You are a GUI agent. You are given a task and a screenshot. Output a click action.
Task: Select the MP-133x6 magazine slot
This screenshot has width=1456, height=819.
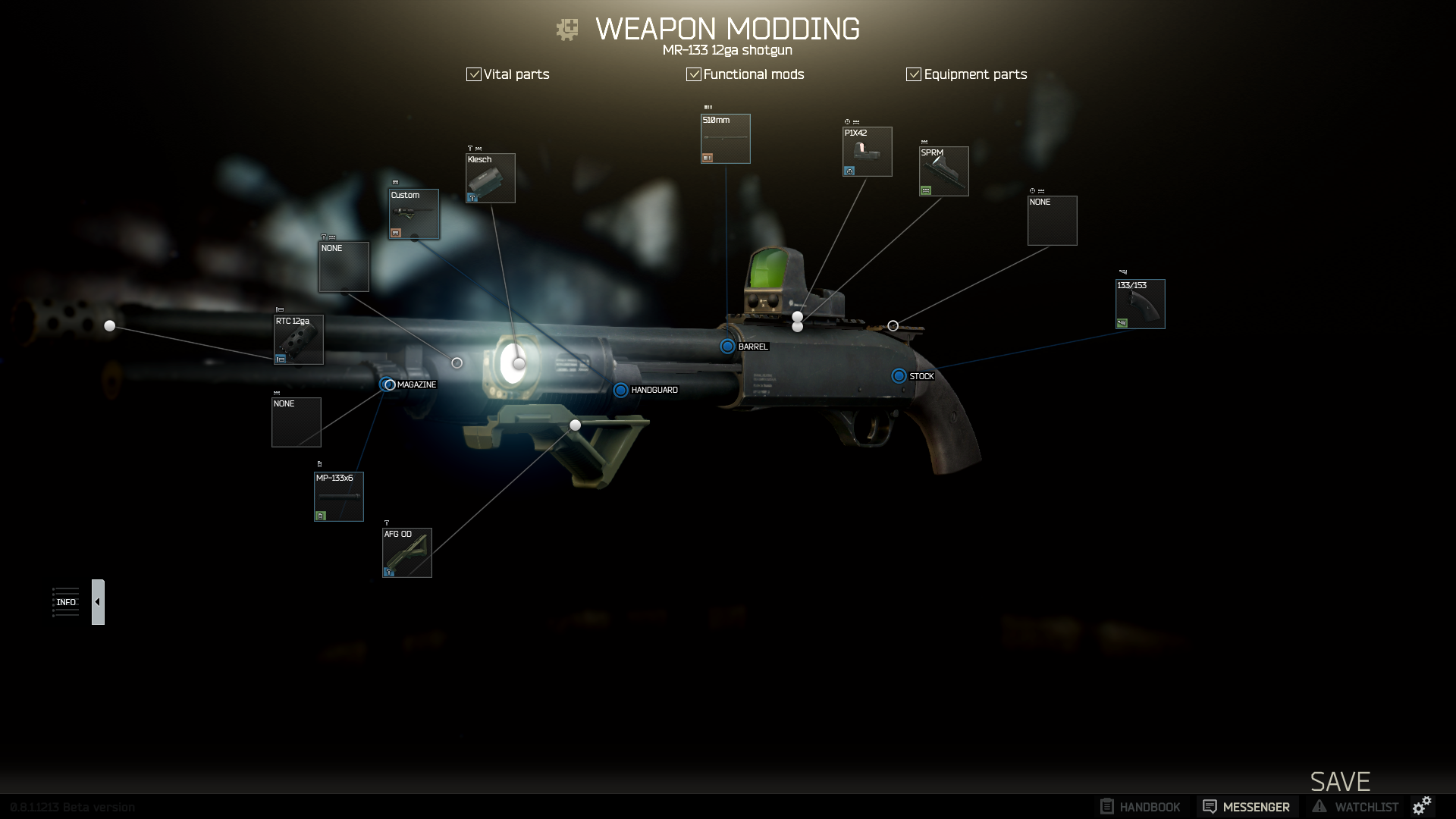pyautogui.click(x=339, y=497)
